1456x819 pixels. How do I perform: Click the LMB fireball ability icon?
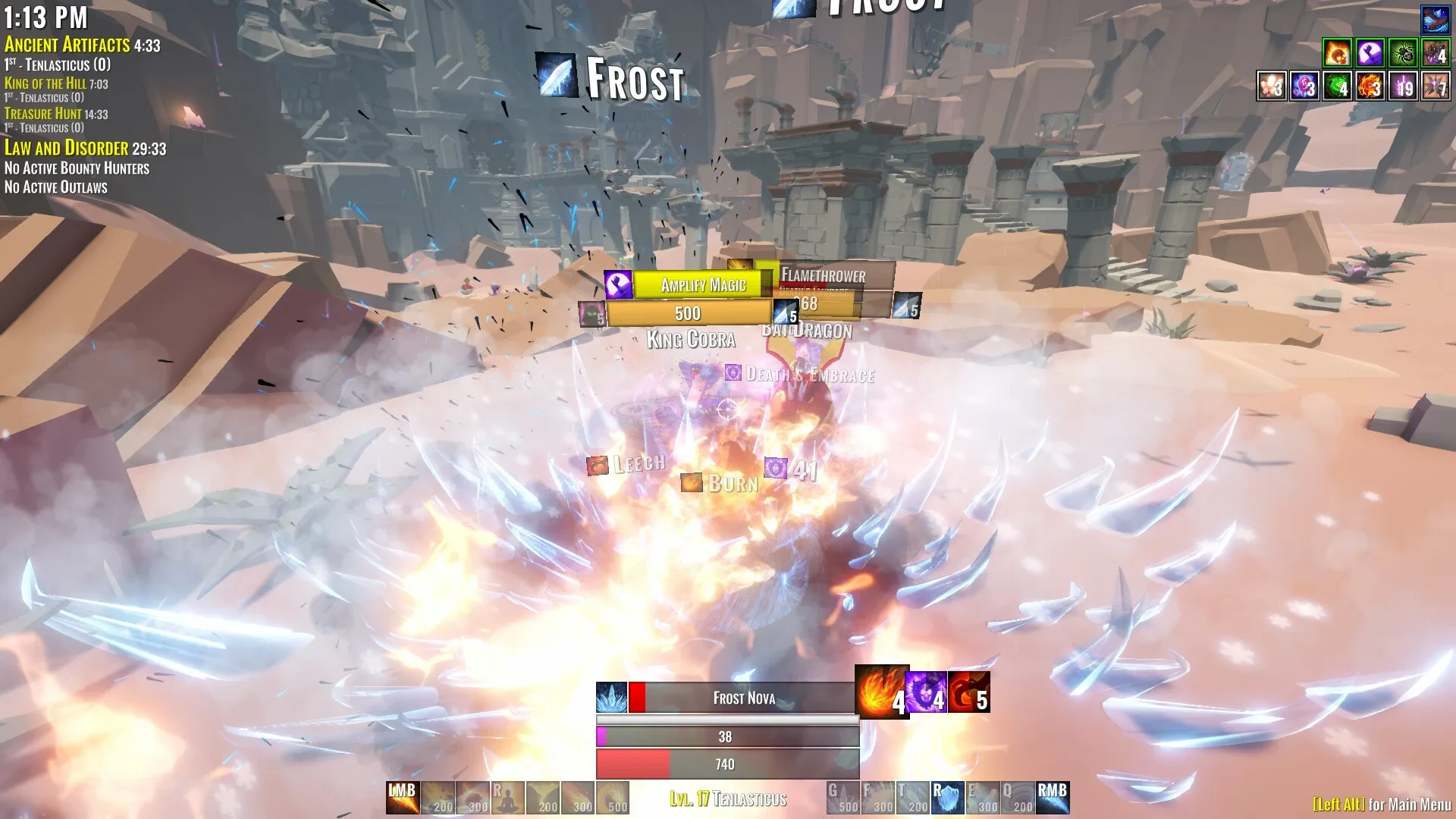click(403, 798)
